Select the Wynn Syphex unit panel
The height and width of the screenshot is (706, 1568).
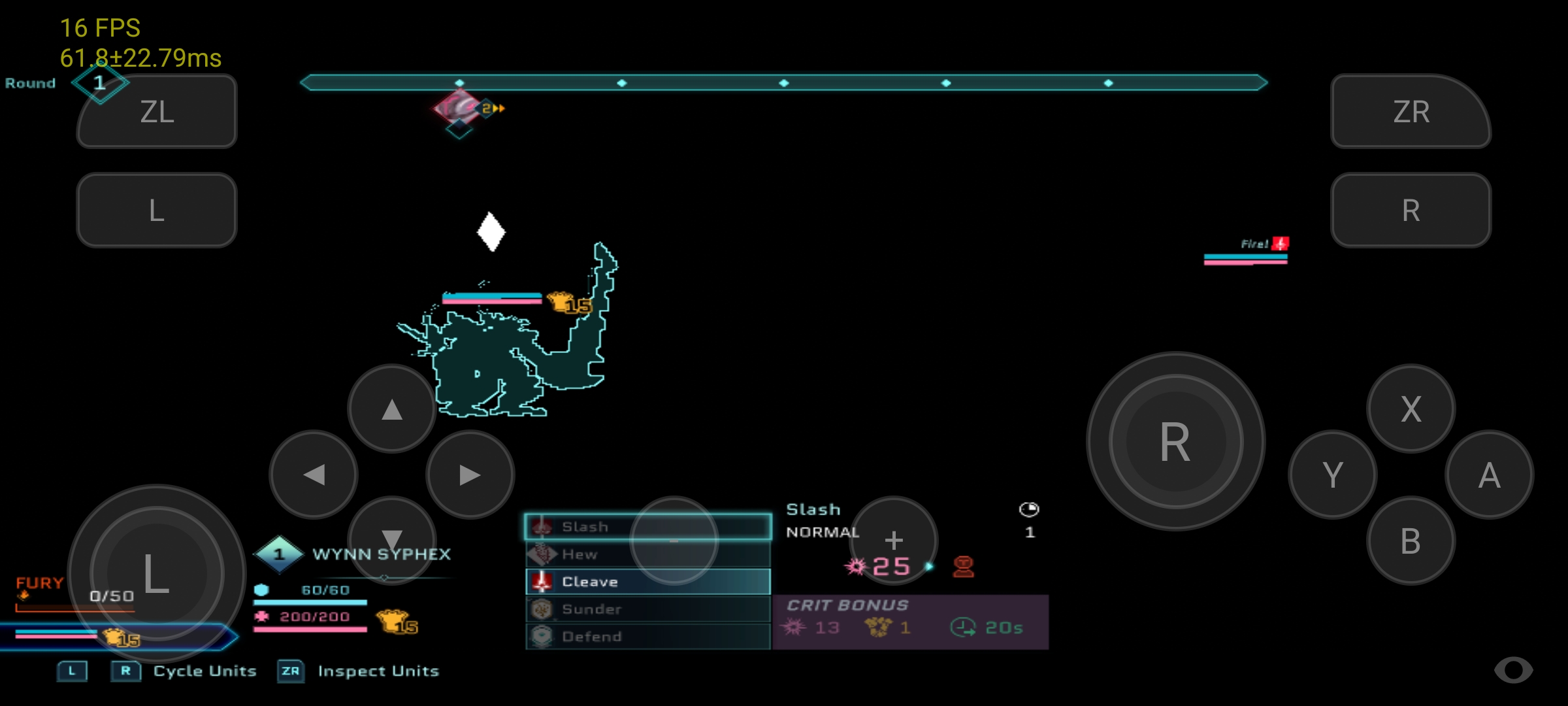coord(381,554)
